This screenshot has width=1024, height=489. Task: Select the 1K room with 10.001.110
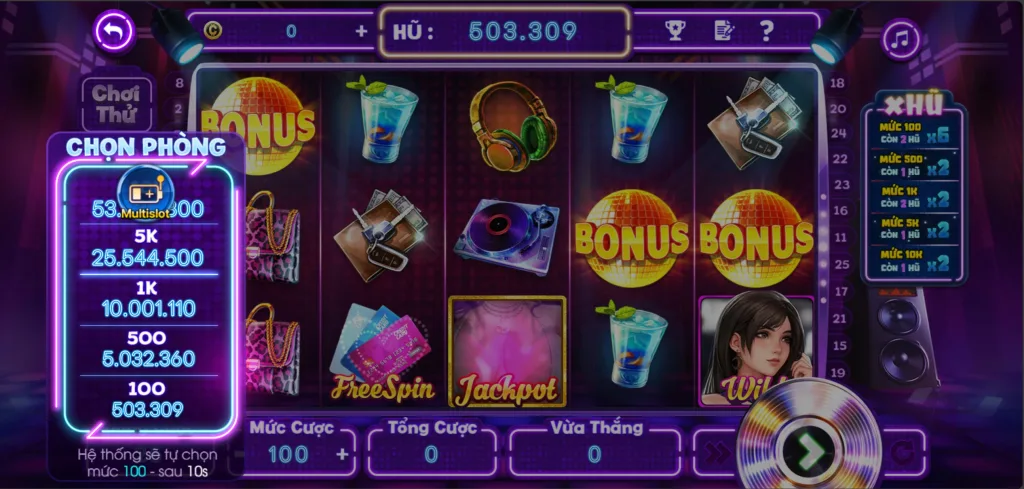[x=148, y=299]
